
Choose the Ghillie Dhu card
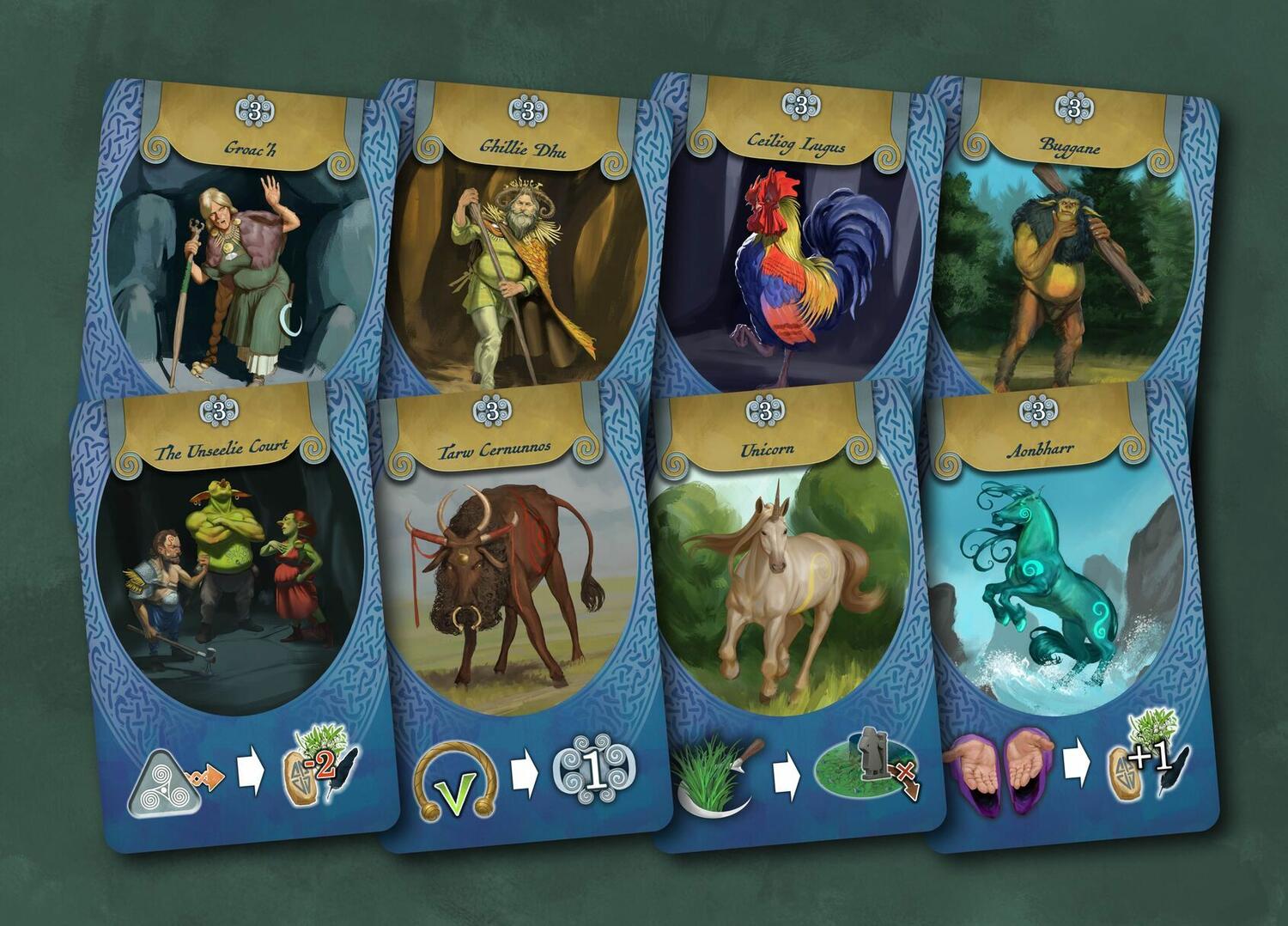[x=515, y=258]
